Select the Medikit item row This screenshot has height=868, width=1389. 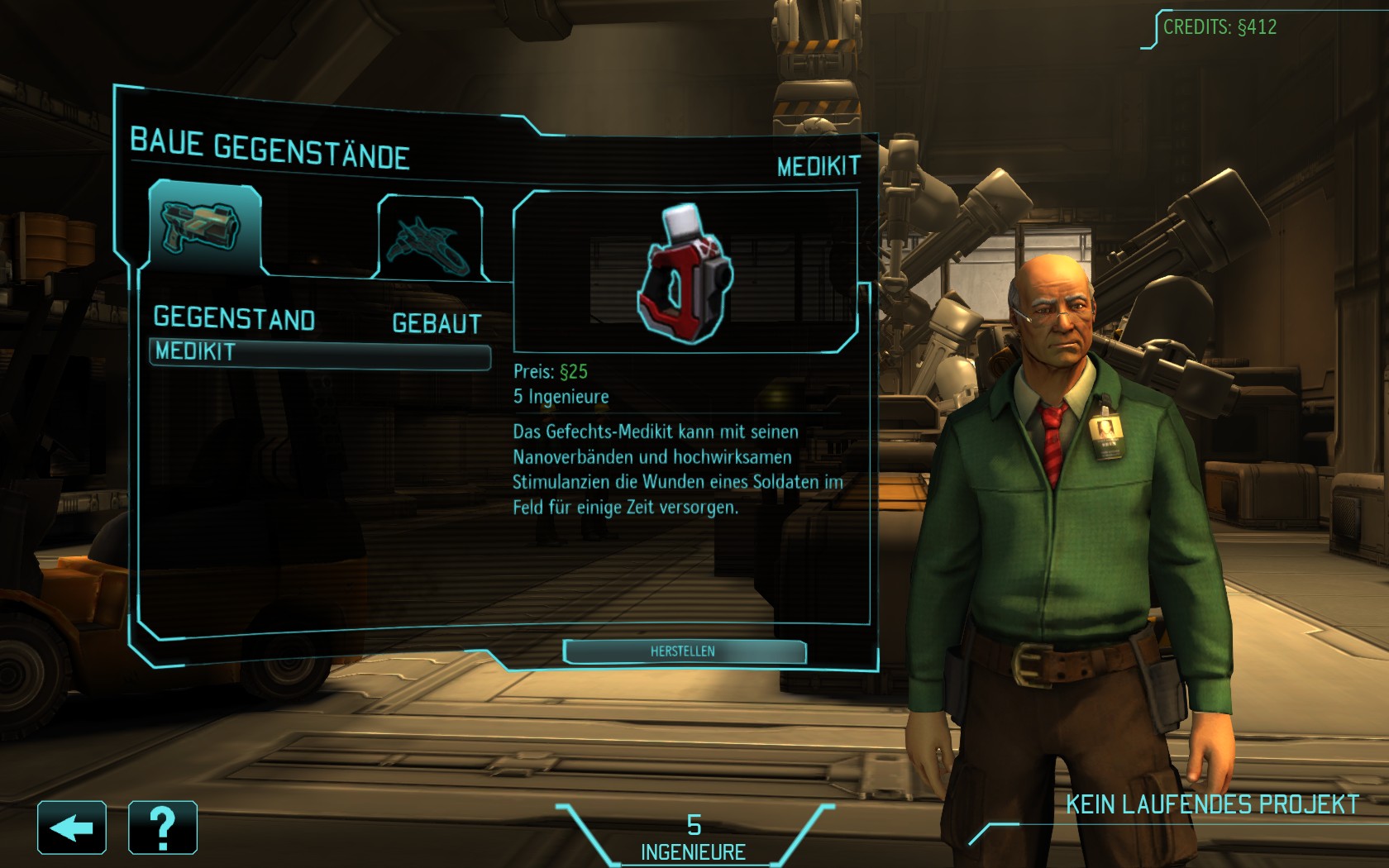click(x=319, y=352)
